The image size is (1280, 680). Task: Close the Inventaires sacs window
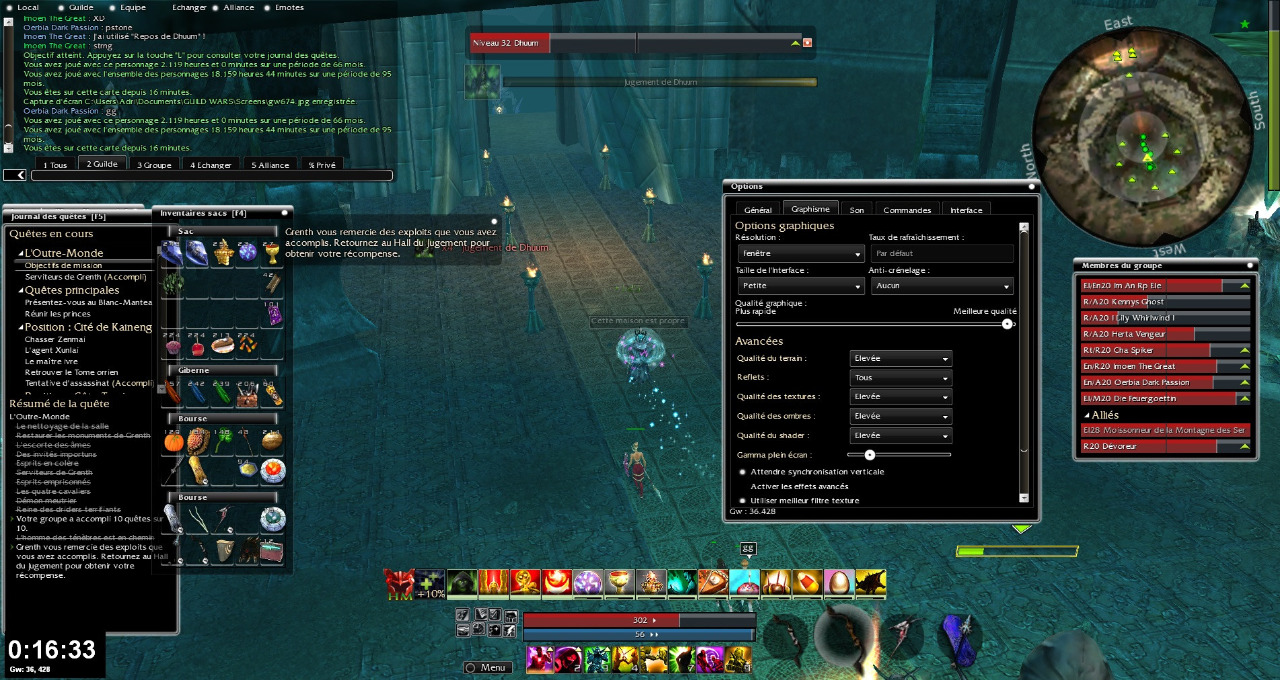284,212
